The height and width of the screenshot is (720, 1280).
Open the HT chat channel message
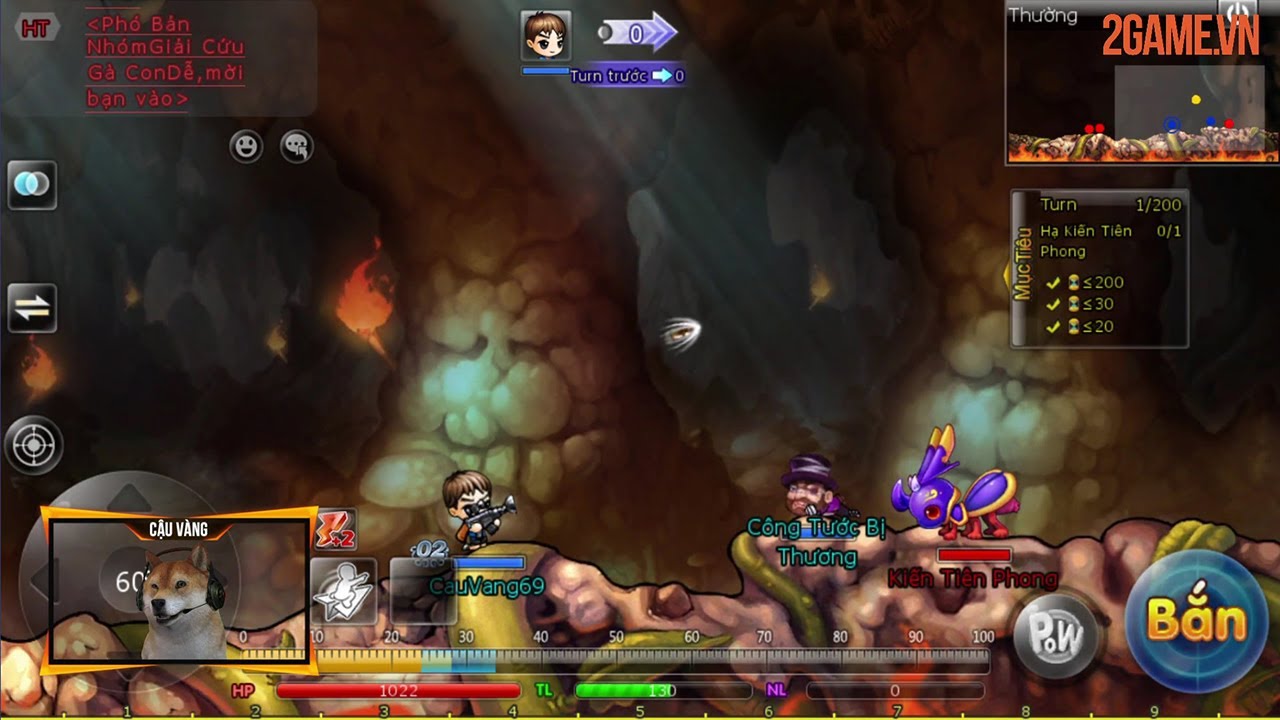pyautogui.click(x=166, y=60)
